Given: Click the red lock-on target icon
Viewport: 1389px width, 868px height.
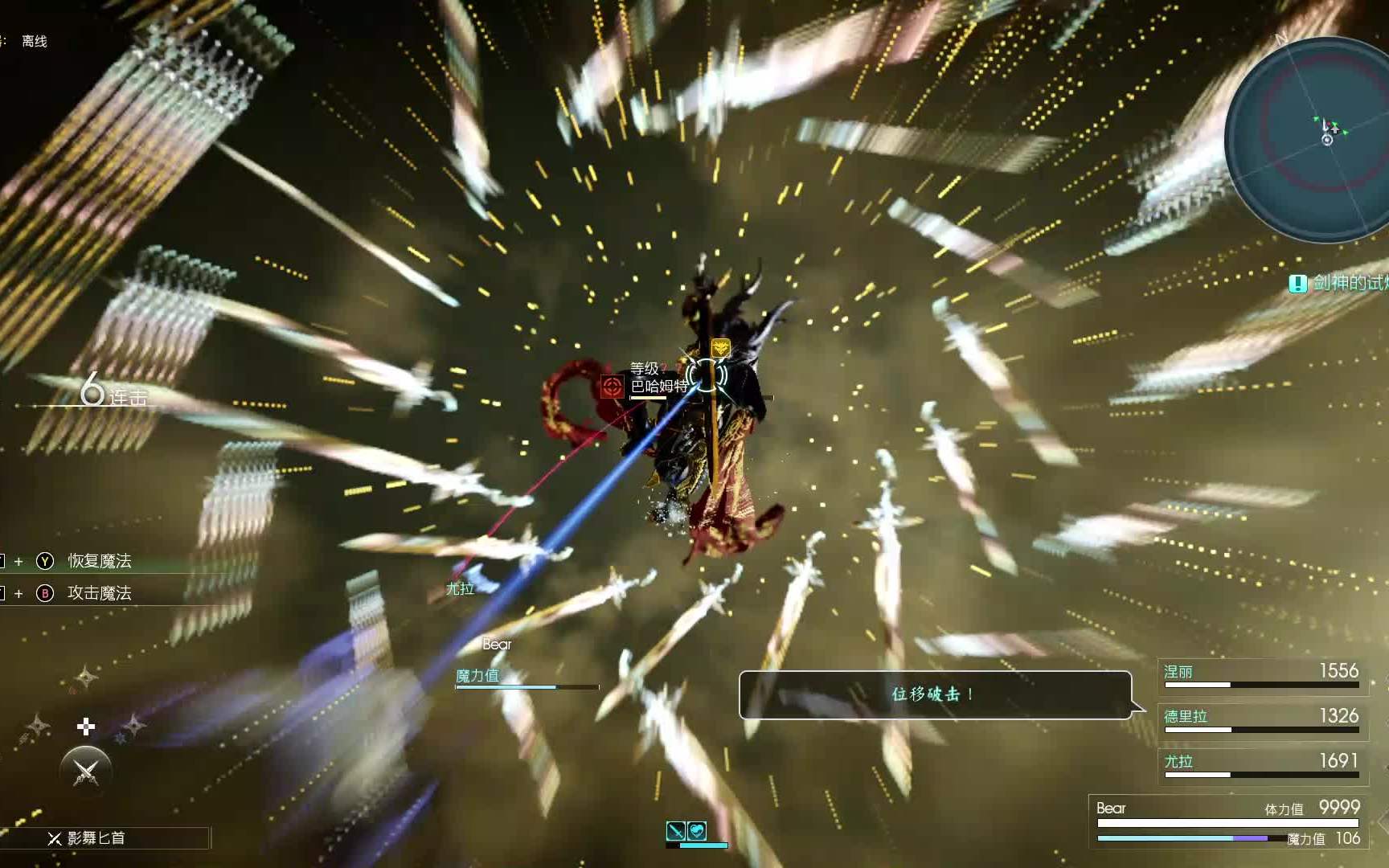Looking at the screenshot, I should pyautogui.click(x=612, y=387).
